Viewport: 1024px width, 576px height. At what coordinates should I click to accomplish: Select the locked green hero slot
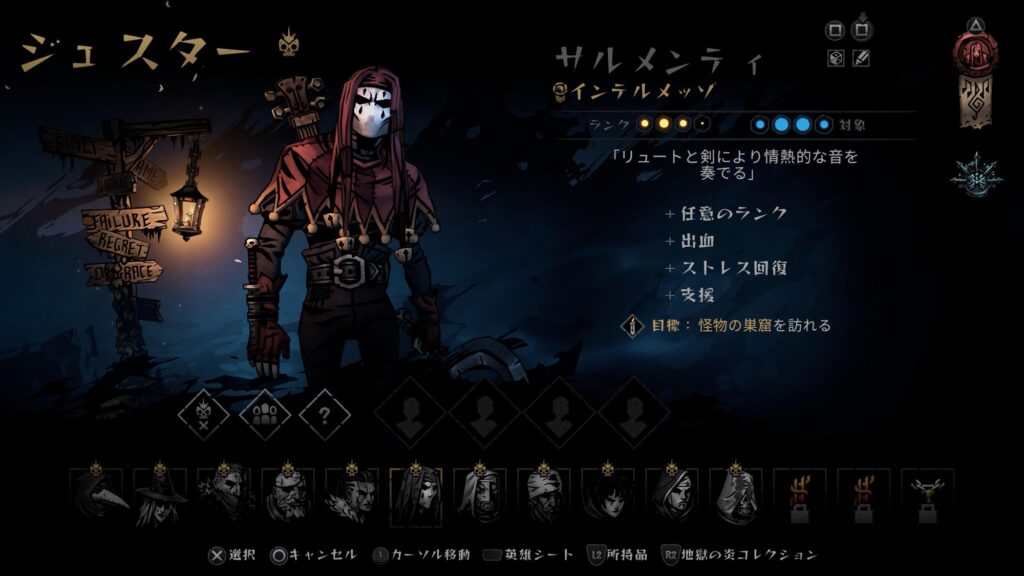pyautogui.click(x=927, y=497)
